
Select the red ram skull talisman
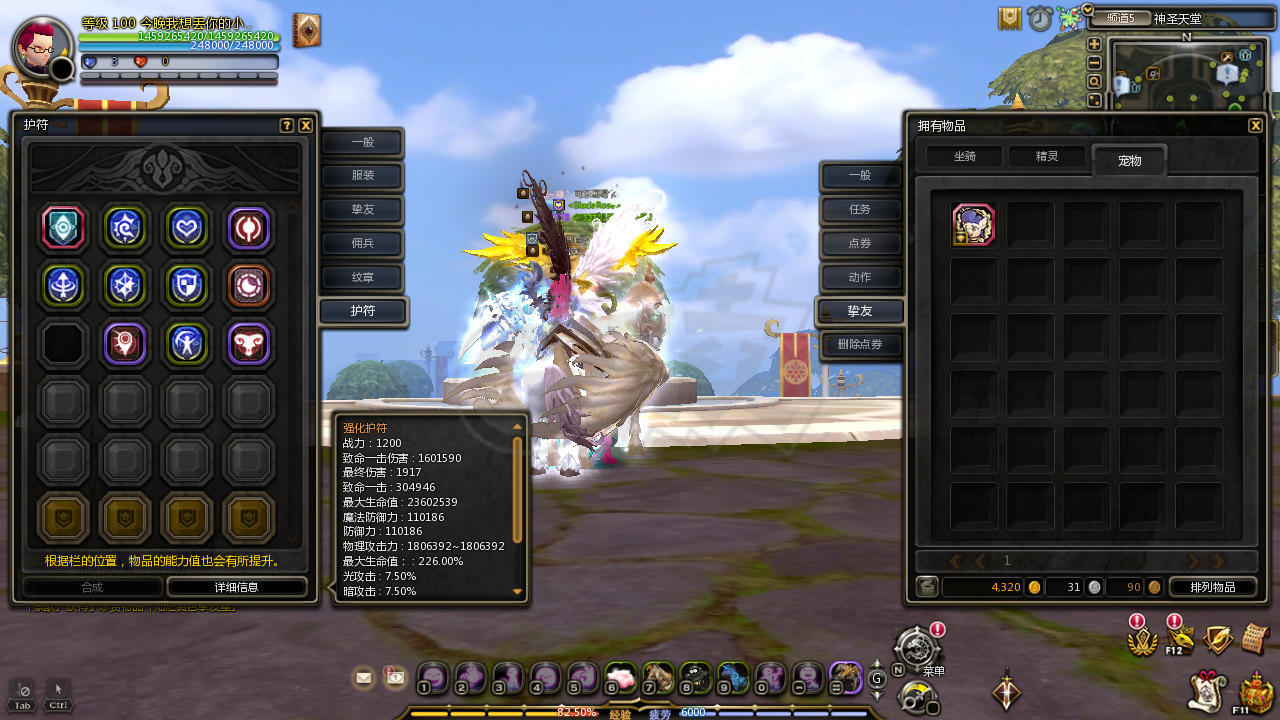pyautogui.click(x=248, y=344)
